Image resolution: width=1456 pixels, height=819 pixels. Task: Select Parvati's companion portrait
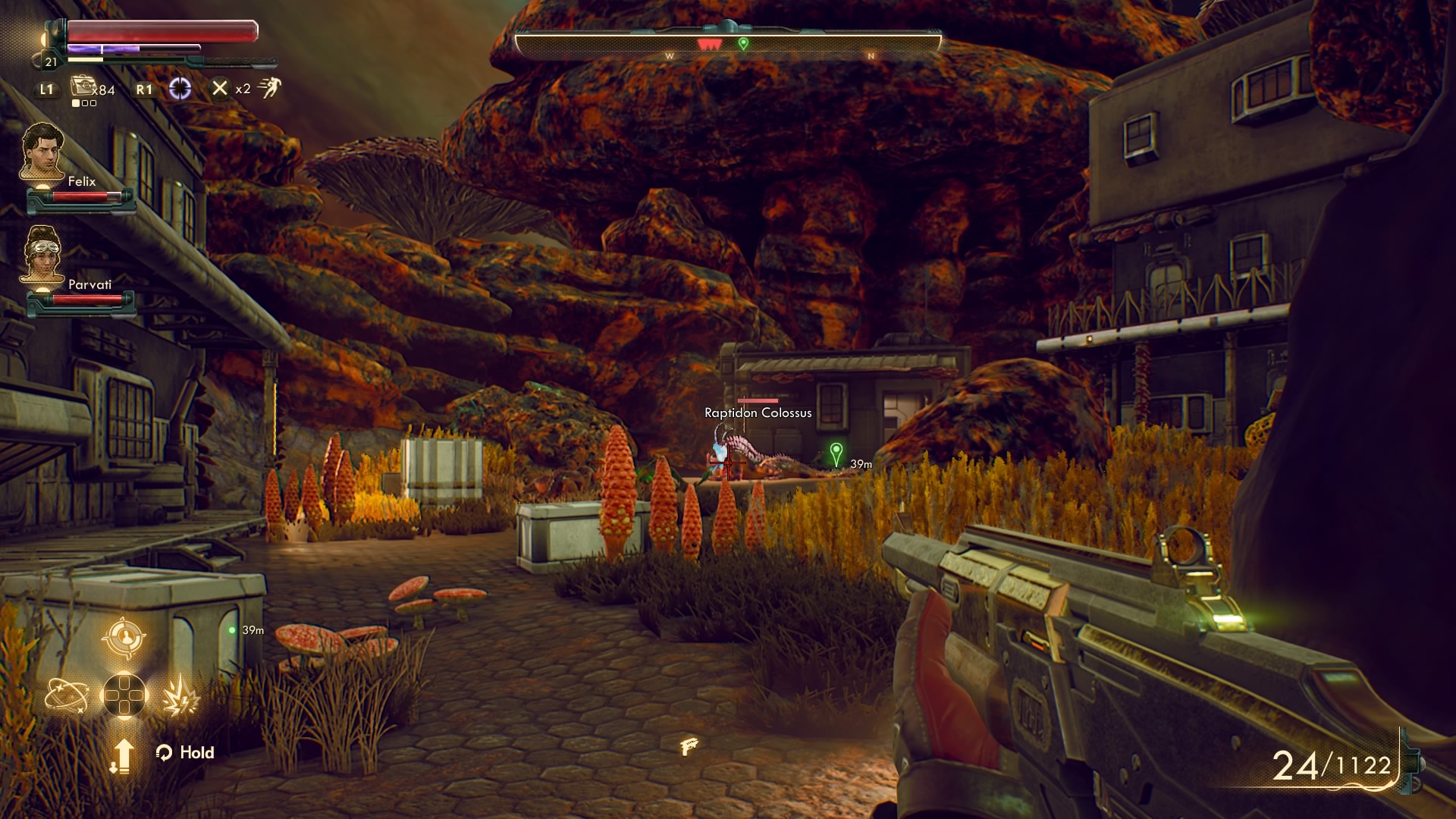[x=42, y=255]
